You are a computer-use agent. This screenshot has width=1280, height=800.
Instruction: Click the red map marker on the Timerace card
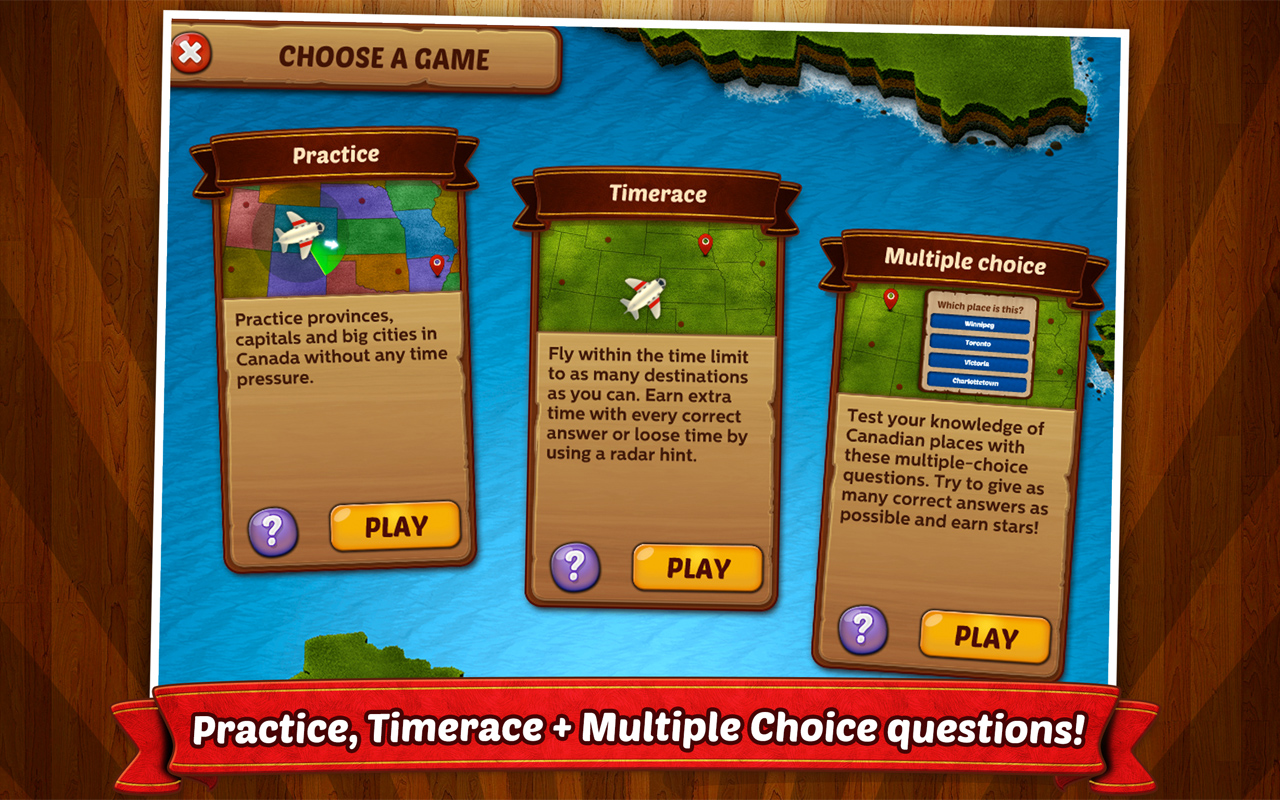(x=704, y=241)
